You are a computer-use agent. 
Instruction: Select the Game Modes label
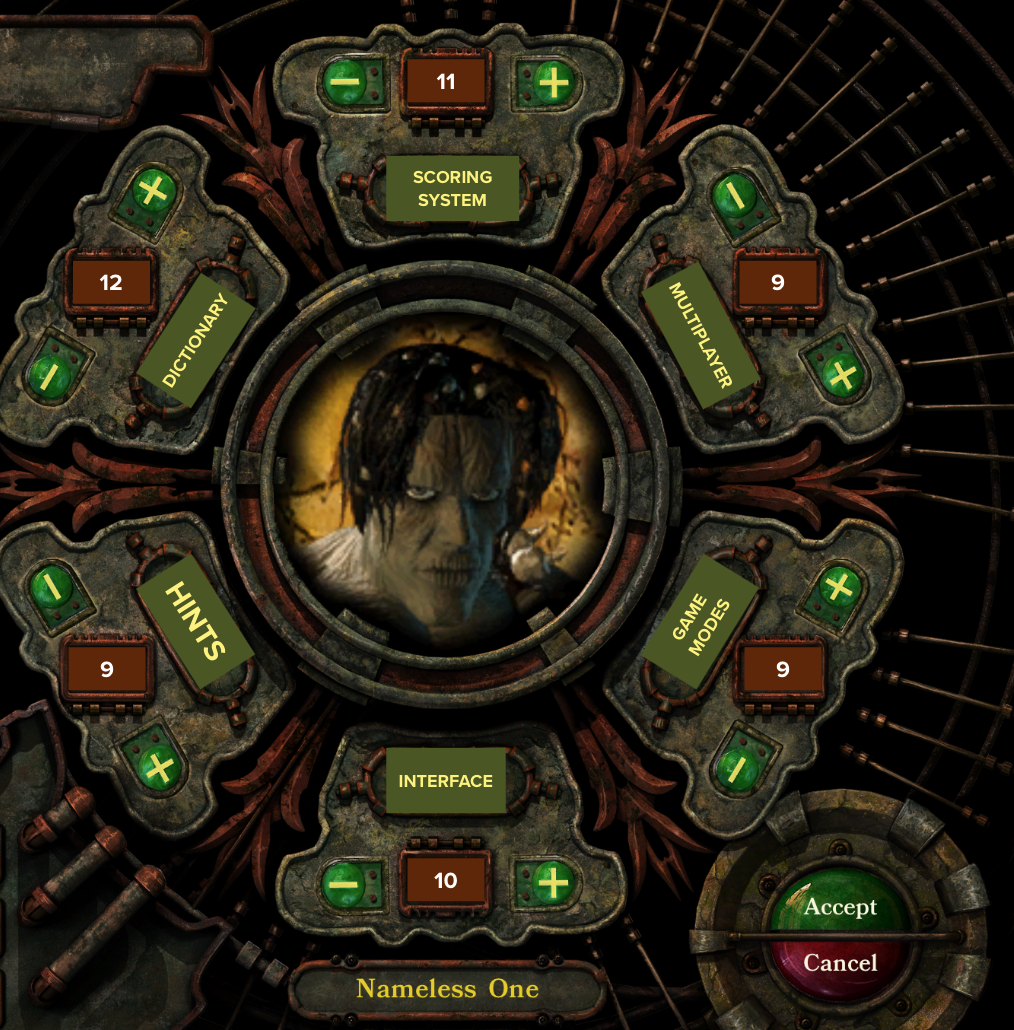[701, 627]
